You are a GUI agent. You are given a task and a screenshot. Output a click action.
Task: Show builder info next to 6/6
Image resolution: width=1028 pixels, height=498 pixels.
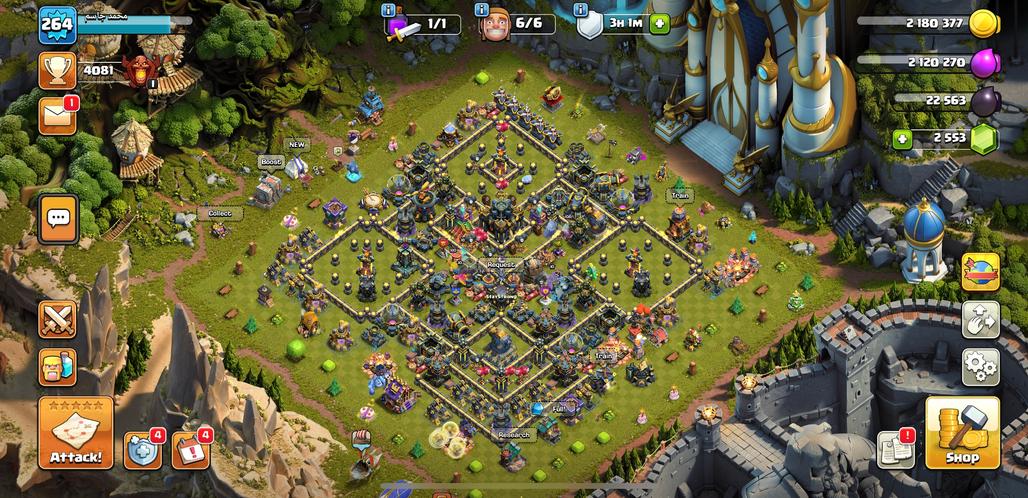483,11
